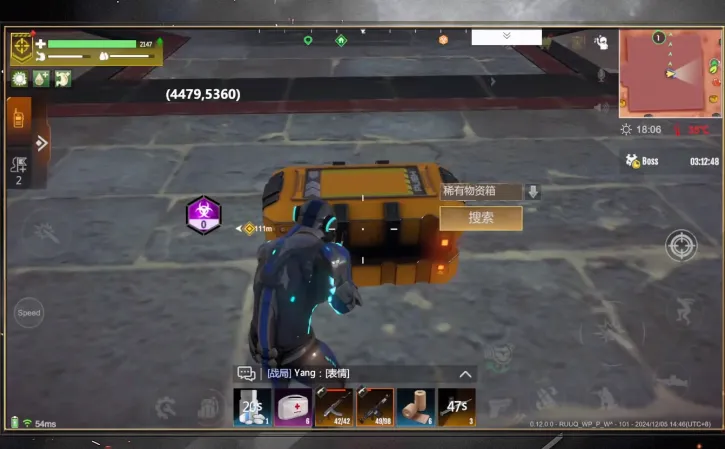Expand the top dropdown chevron
This screenshot has height=449, width=725.
pyautogui.click(x=506, y=36)
